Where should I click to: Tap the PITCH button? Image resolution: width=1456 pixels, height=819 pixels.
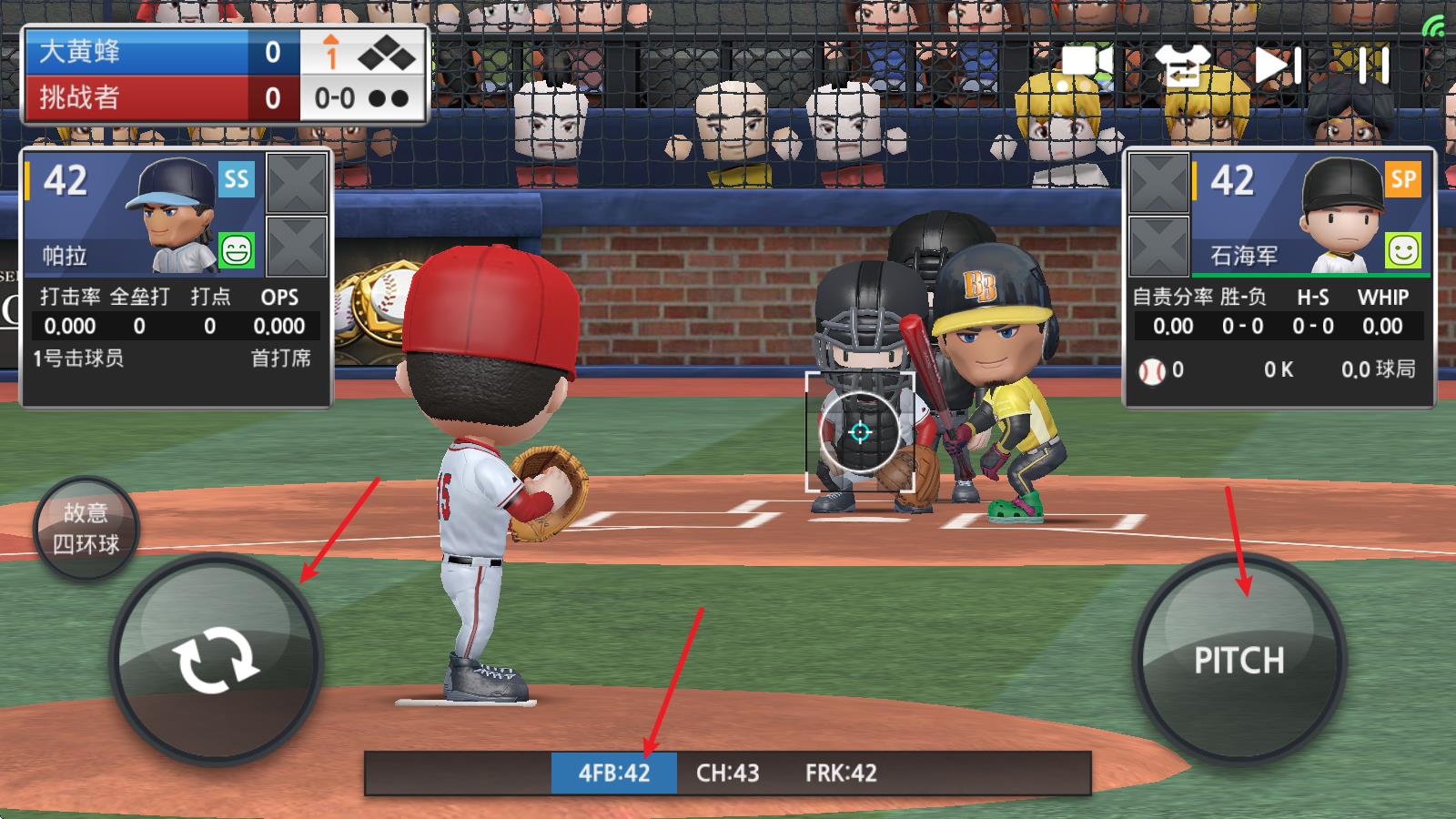point(1239,659)
